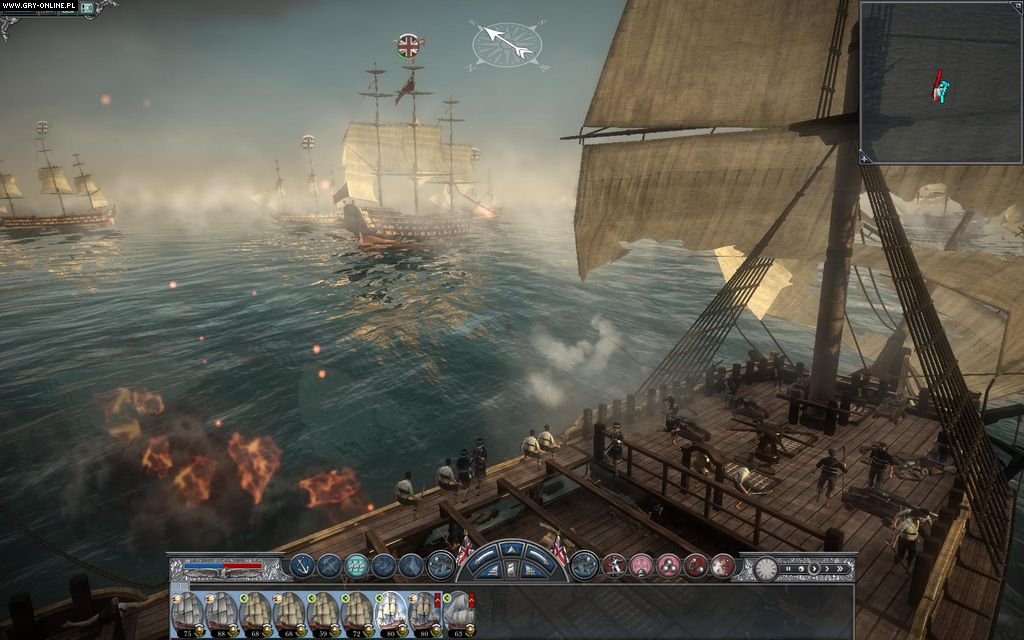Toggle the highlighted fleet formation icon
Screen dimensions: 1024x640
click(357, 566)
